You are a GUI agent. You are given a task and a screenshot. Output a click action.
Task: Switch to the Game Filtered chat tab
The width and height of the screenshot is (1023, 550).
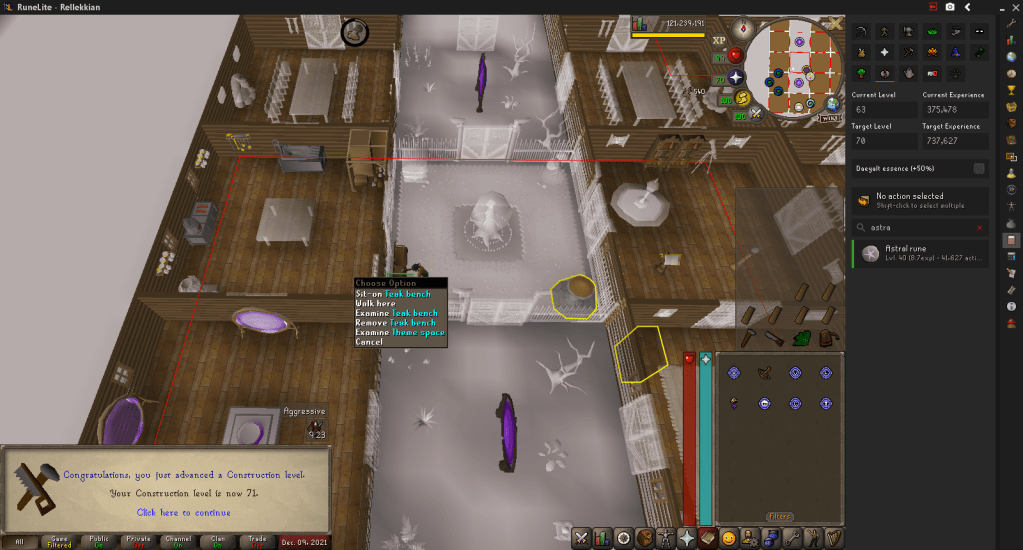point(59,541)
